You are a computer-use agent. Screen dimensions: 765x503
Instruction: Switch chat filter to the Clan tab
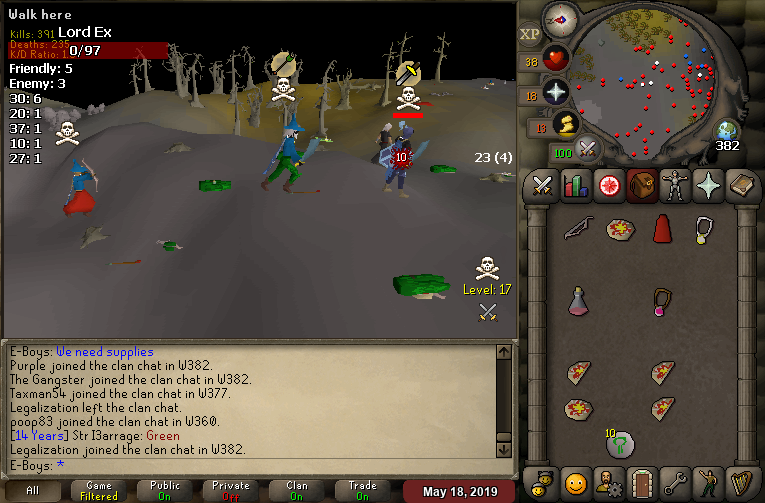(297, 490)
